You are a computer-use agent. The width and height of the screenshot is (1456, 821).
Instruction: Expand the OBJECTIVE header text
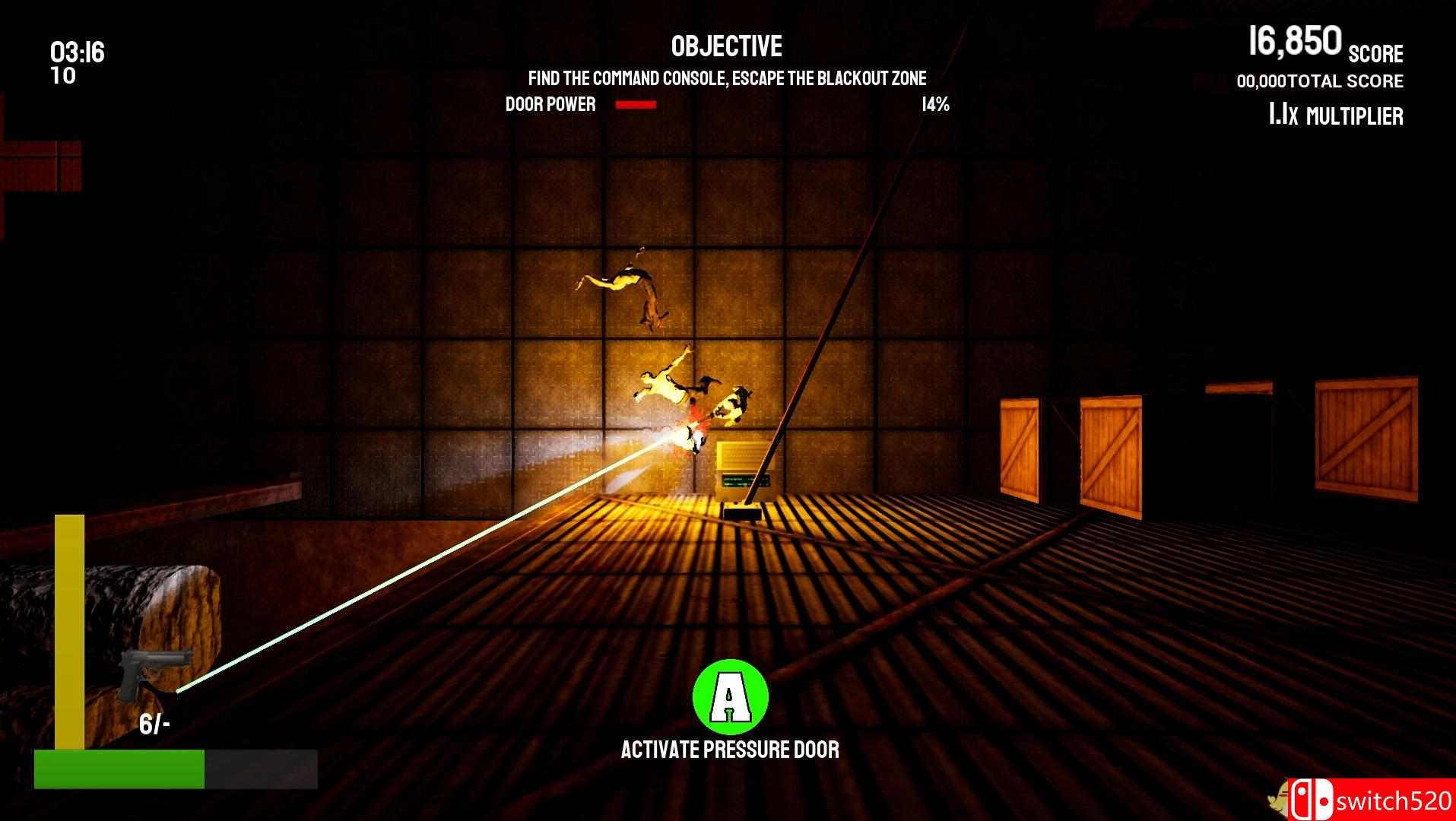pyautogui.click(x=725, y=46)
